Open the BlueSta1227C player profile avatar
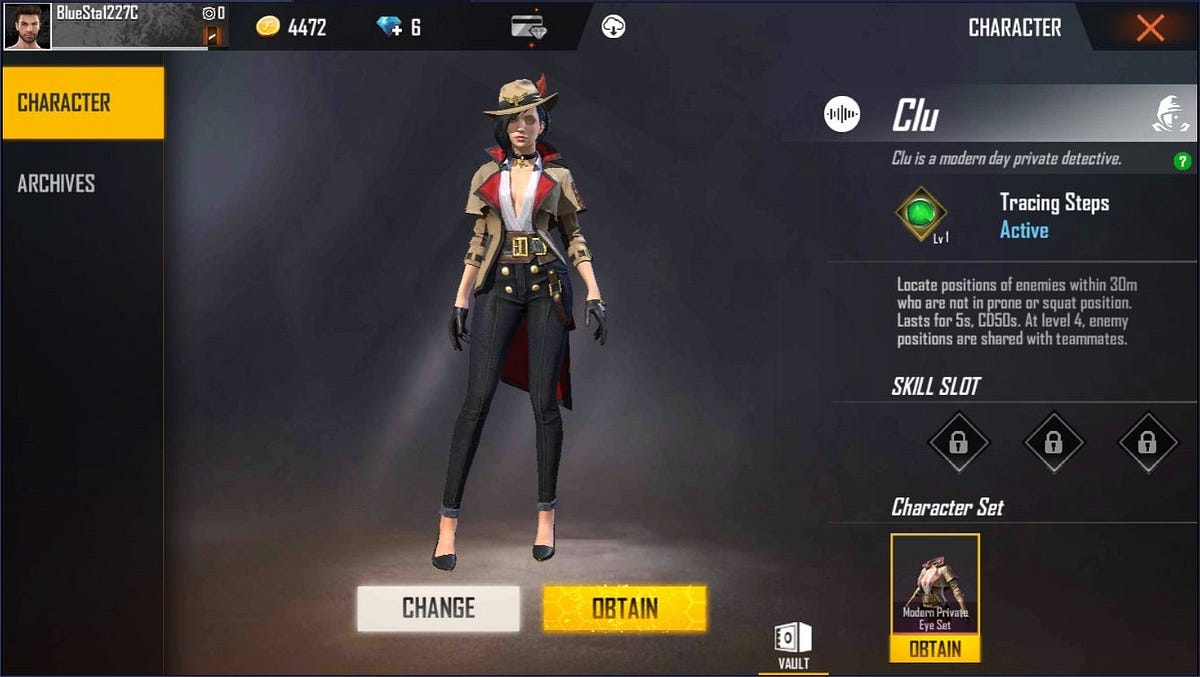 (x=27, y=26)
